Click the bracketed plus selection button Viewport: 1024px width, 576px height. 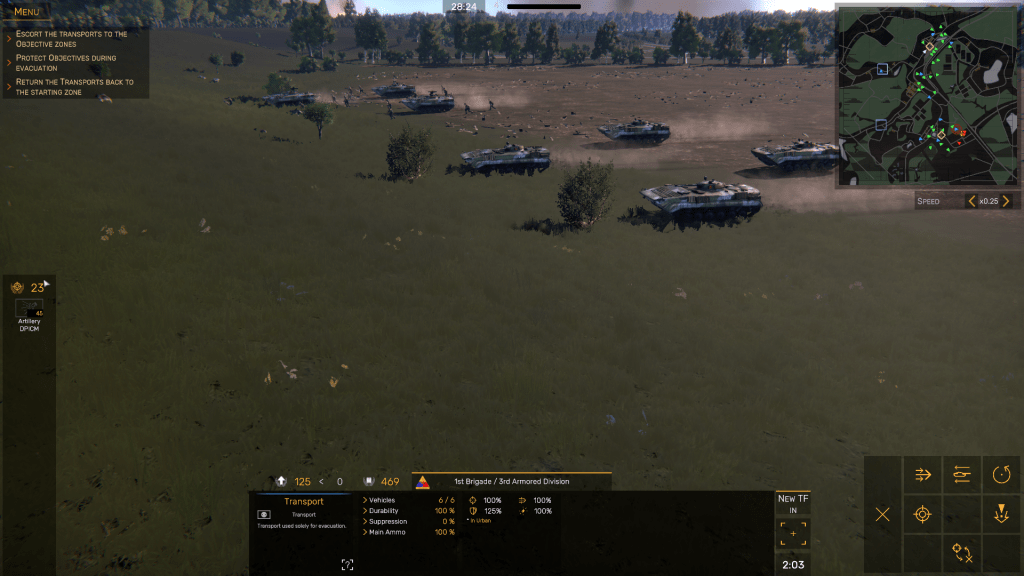(793, 534)
